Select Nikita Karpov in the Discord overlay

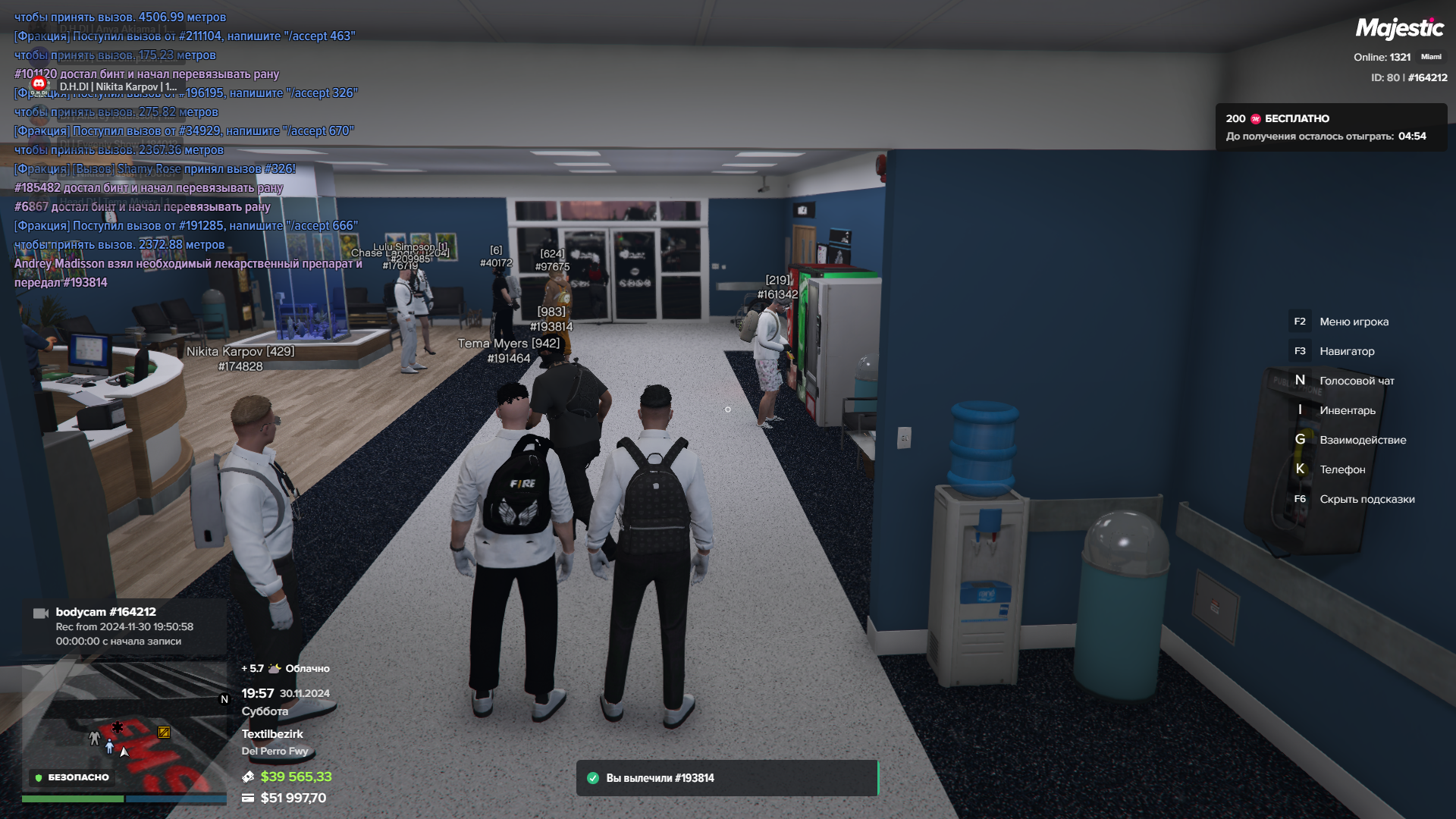(118, 86)
